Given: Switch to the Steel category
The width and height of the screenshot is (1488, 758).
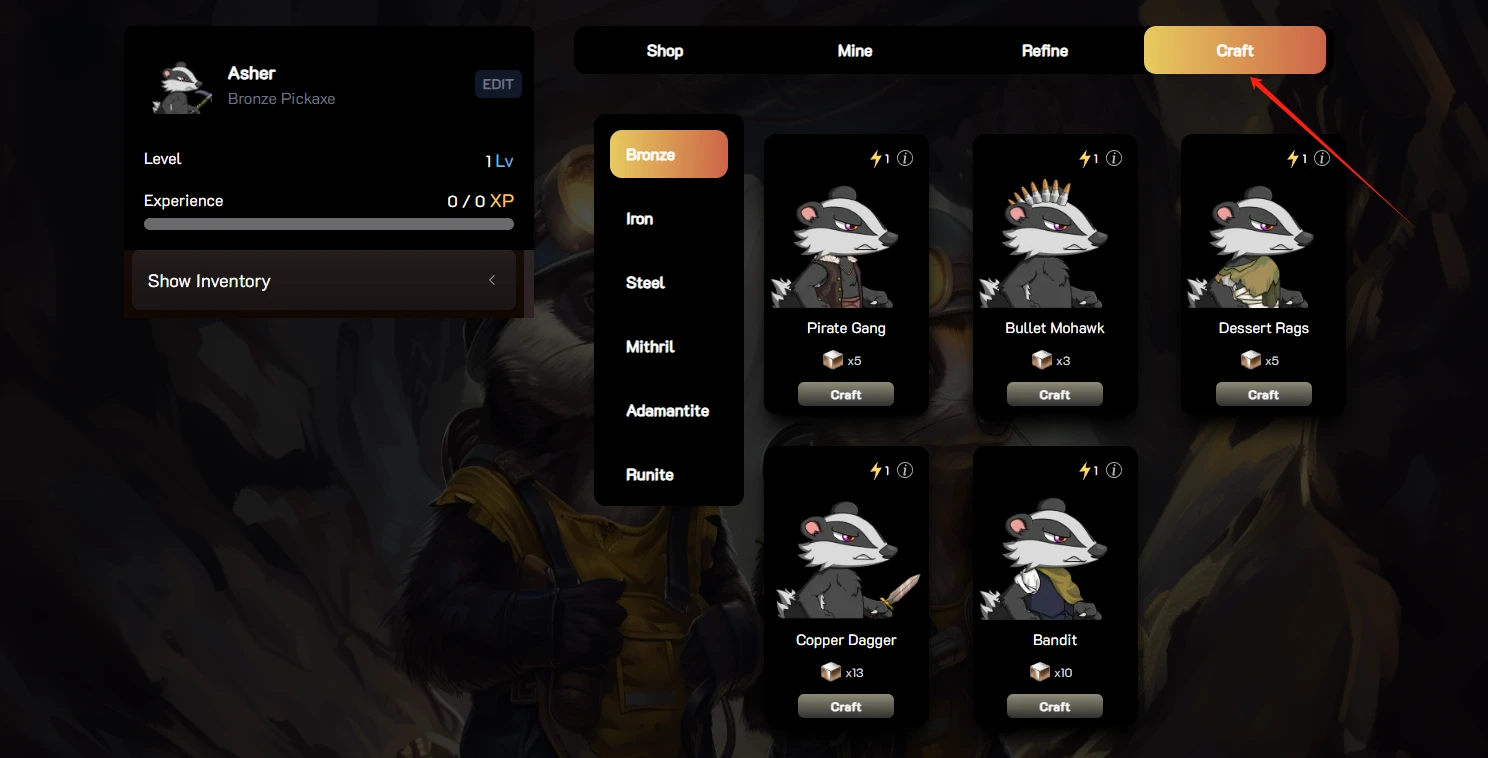Looking at the screenshot, I should click(646, 283).
